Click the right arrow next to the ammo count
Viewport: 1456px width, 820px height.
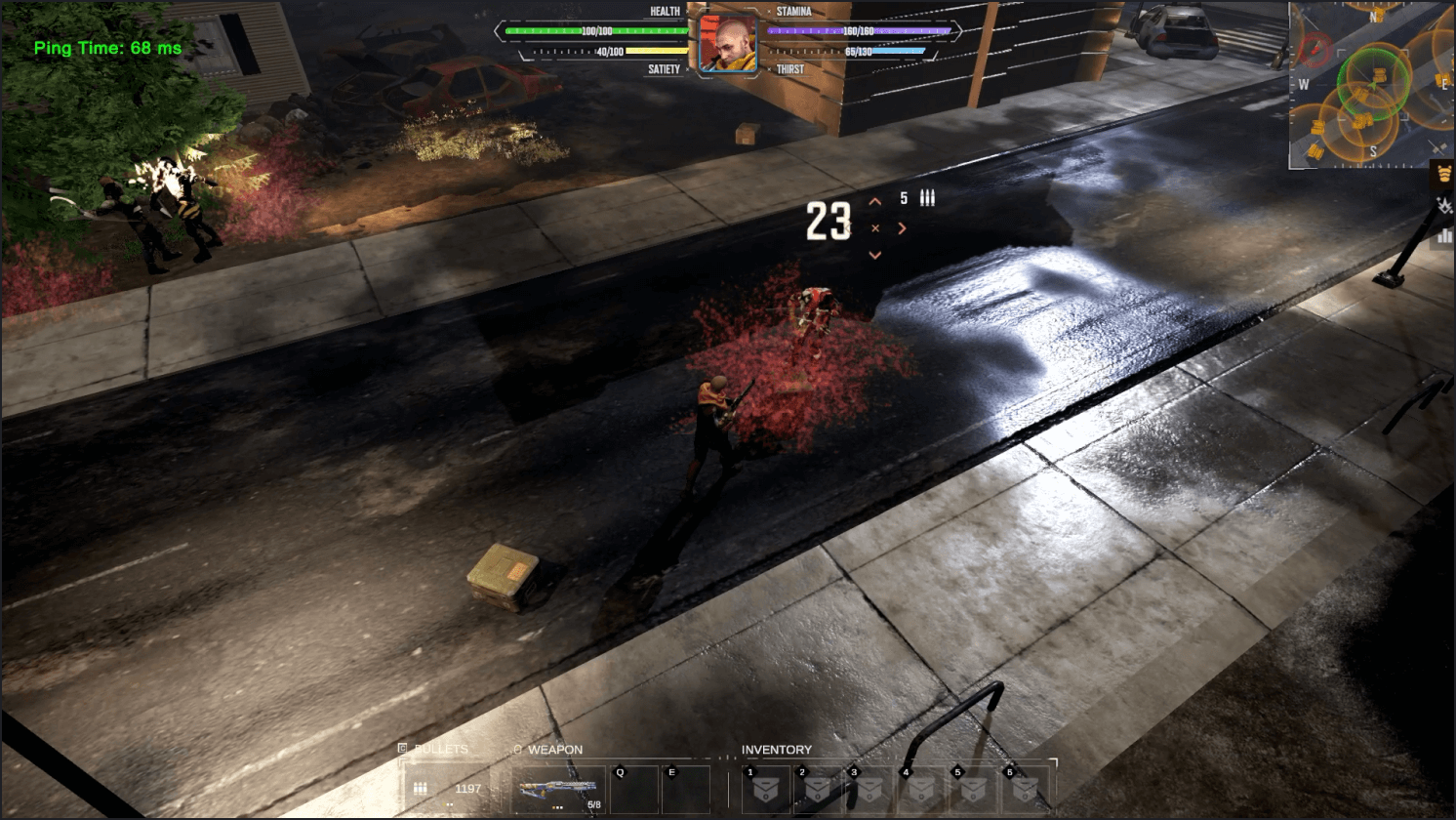903,226
